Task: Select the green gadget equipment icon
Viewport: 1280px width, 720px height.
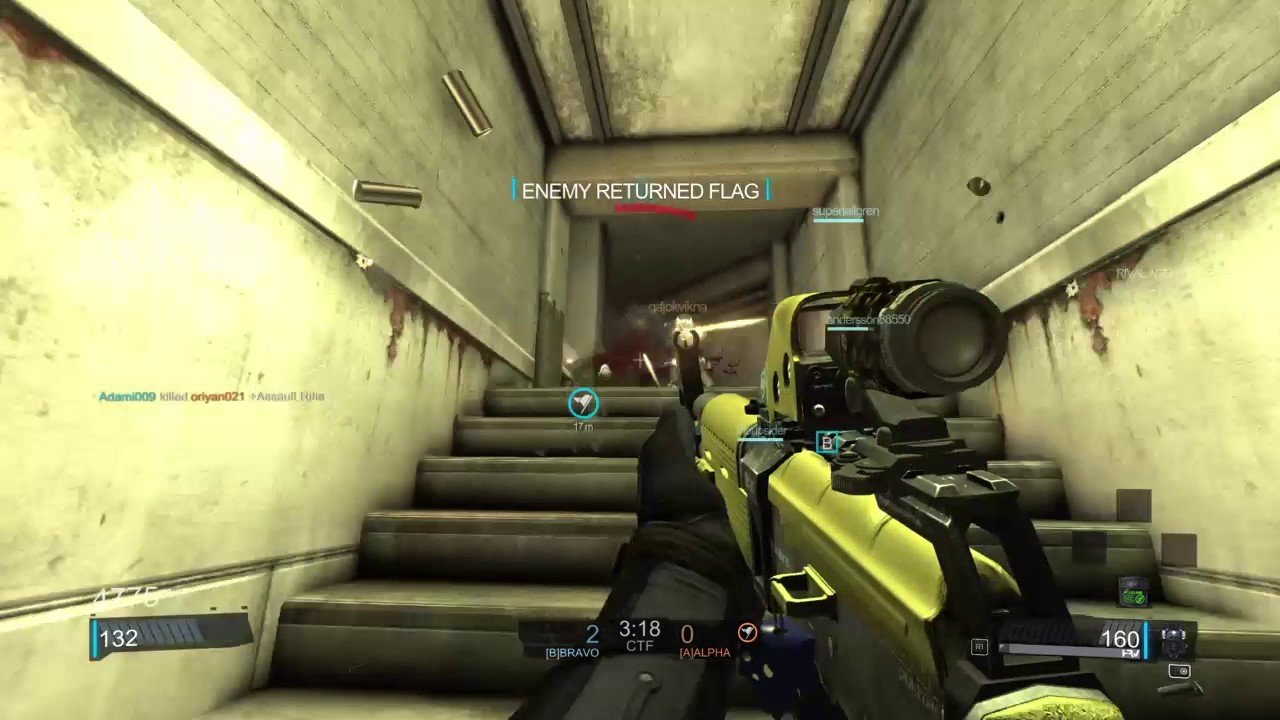Action: (x=1133, y=591)
